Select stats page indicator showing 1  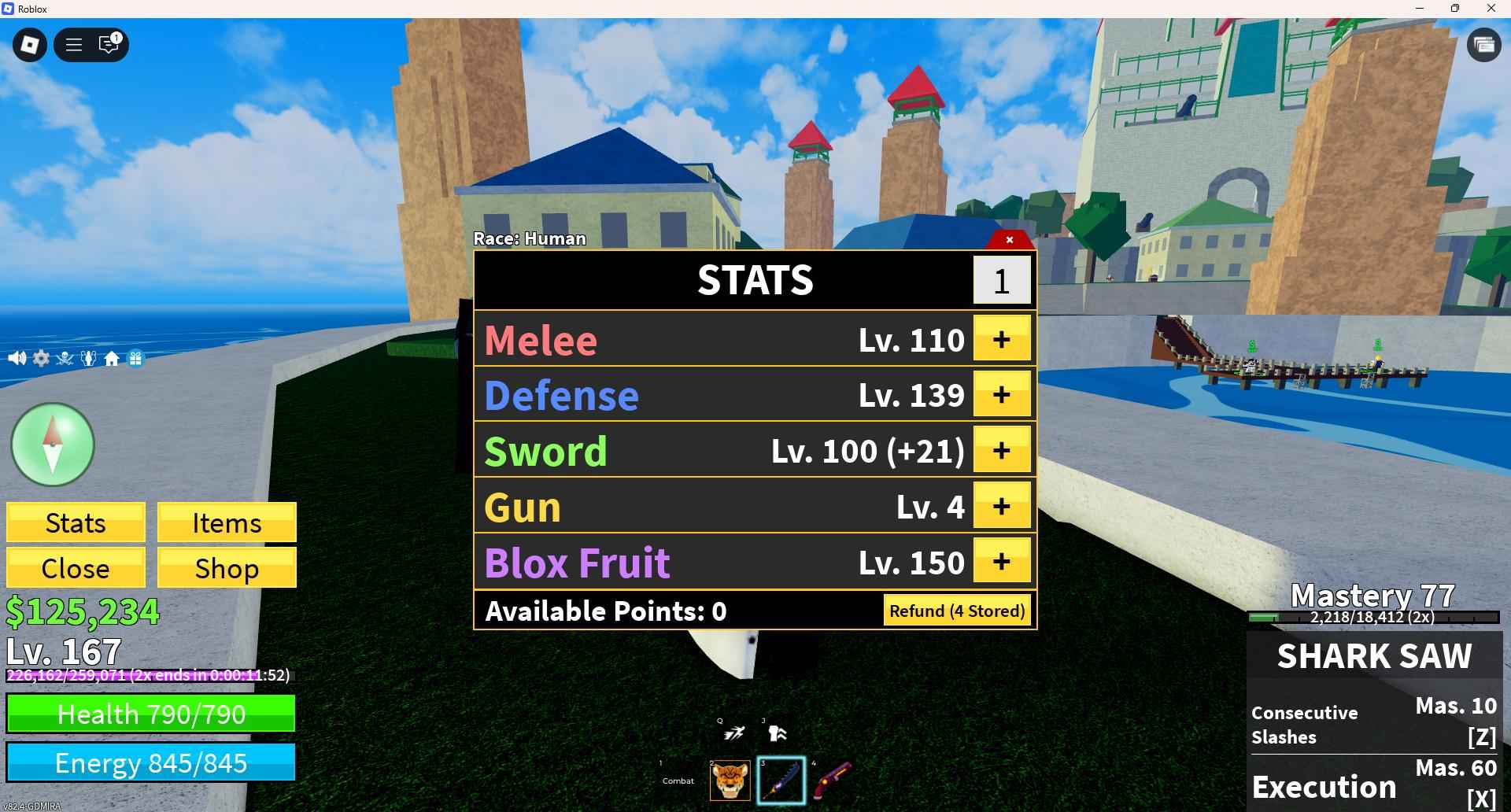click(1003, 280)
